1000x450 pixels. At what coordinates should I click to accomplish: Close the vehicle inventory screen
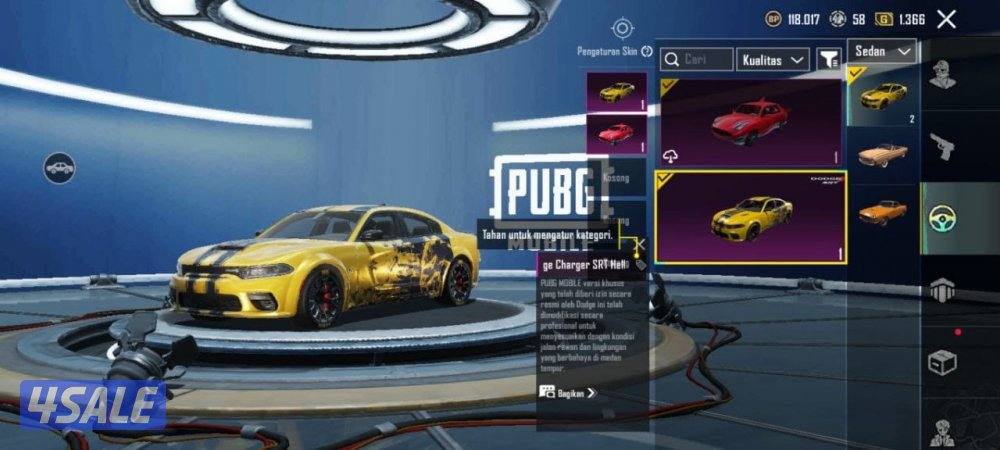click(x=946, y=18)
